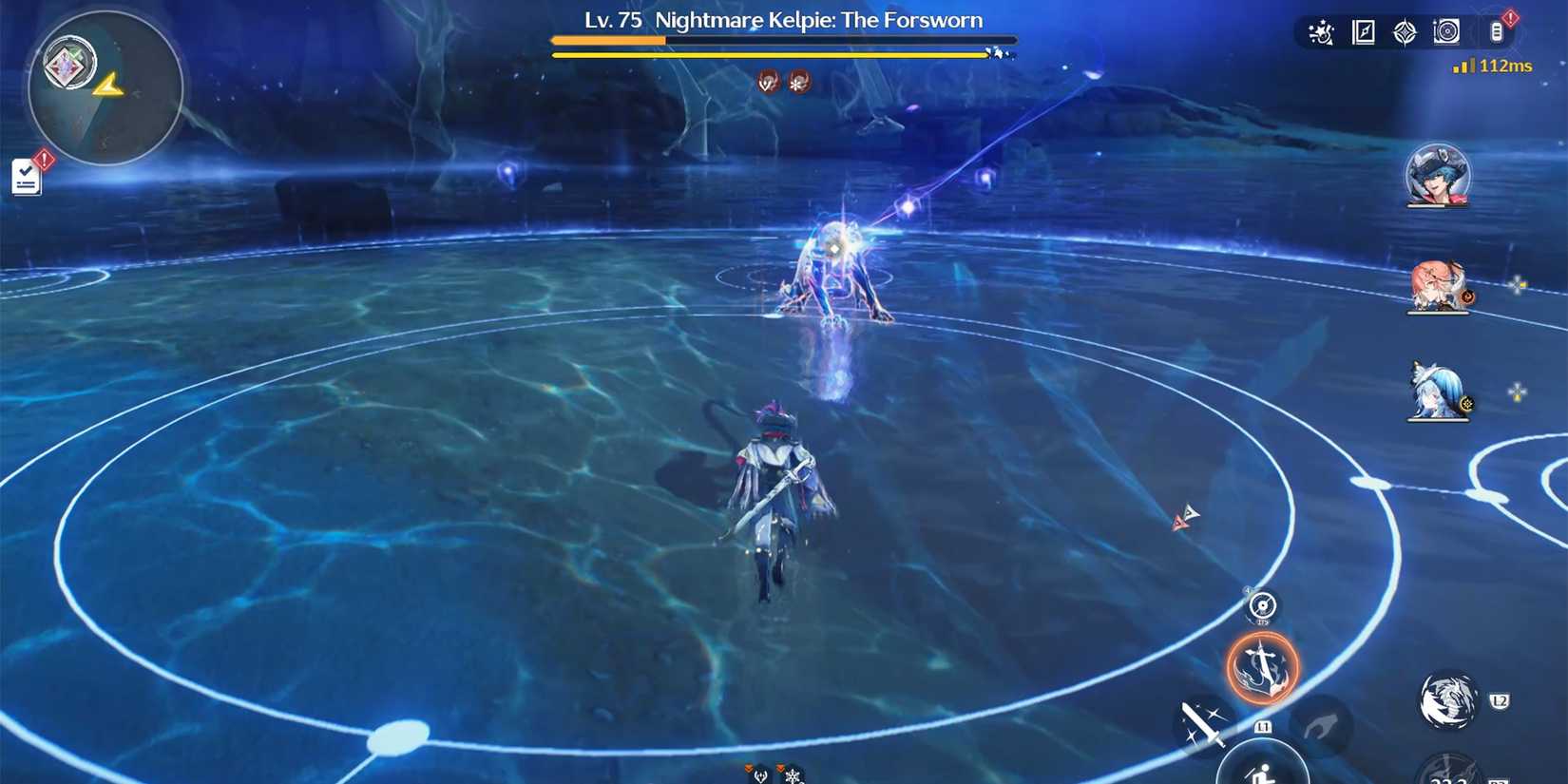Select the four-pointed resonance emblem icon
This screenshot has height=784, width=1568.
(x=1405, y=31)
